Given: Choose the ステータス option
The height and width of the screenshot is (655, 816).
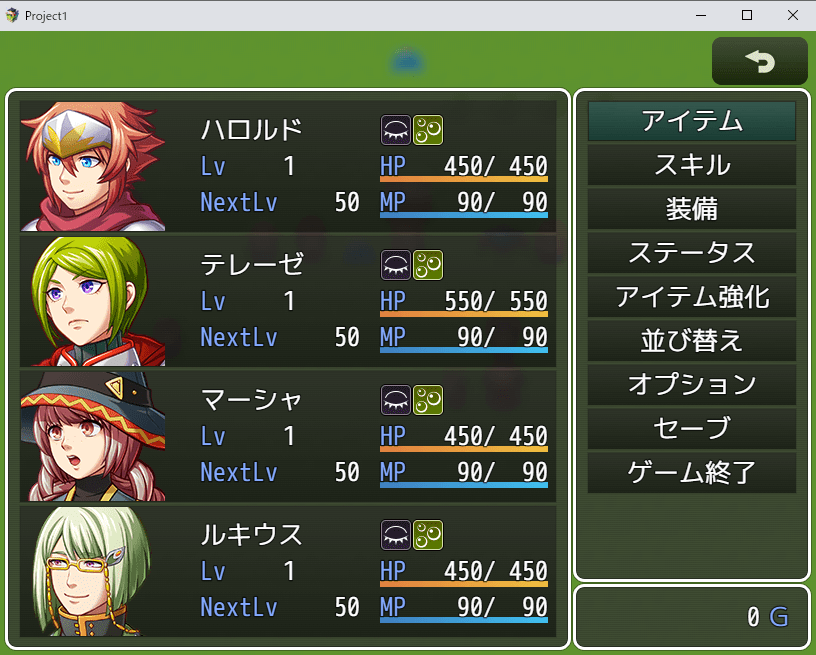Looking at the screenshot, I should pos(691,253).
